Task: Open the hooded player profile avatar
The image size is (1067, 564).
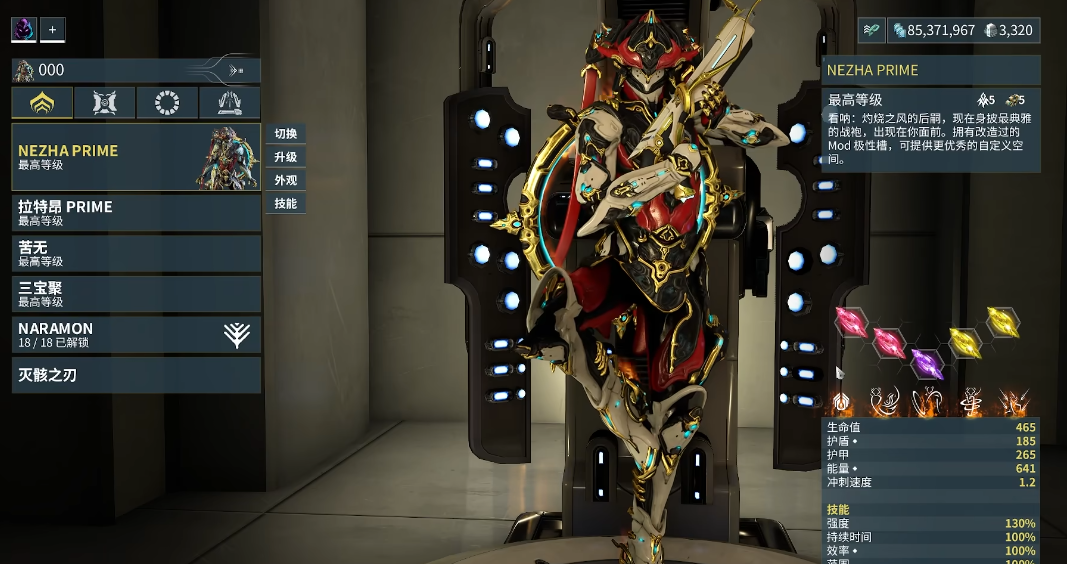Action: pyautogui.click(x=24, y=30)
